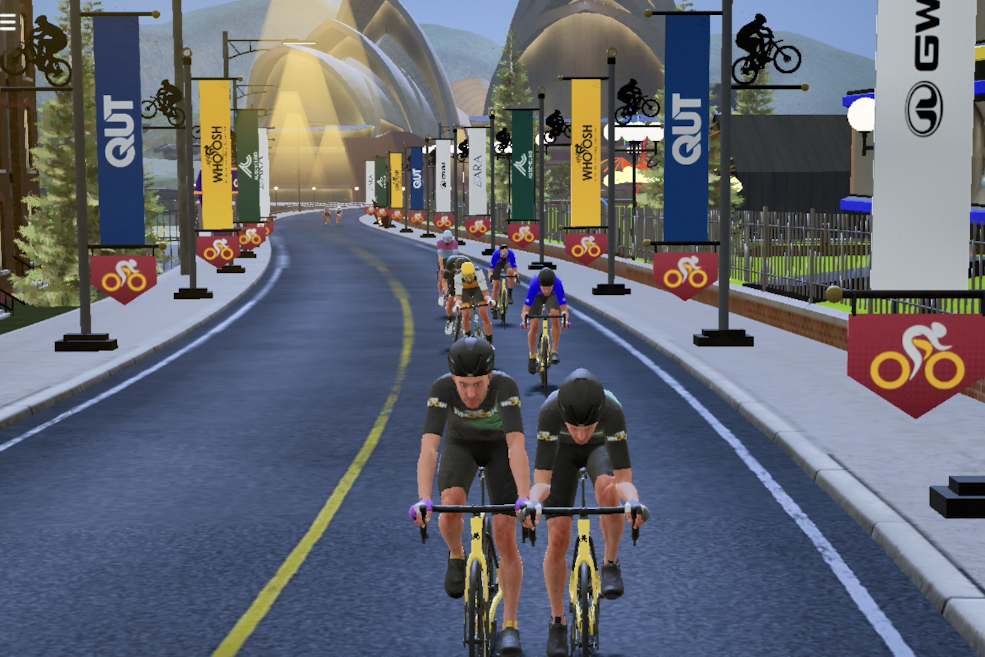Open the hamburger menu icon
985x657 pixels.
(9, 22)
